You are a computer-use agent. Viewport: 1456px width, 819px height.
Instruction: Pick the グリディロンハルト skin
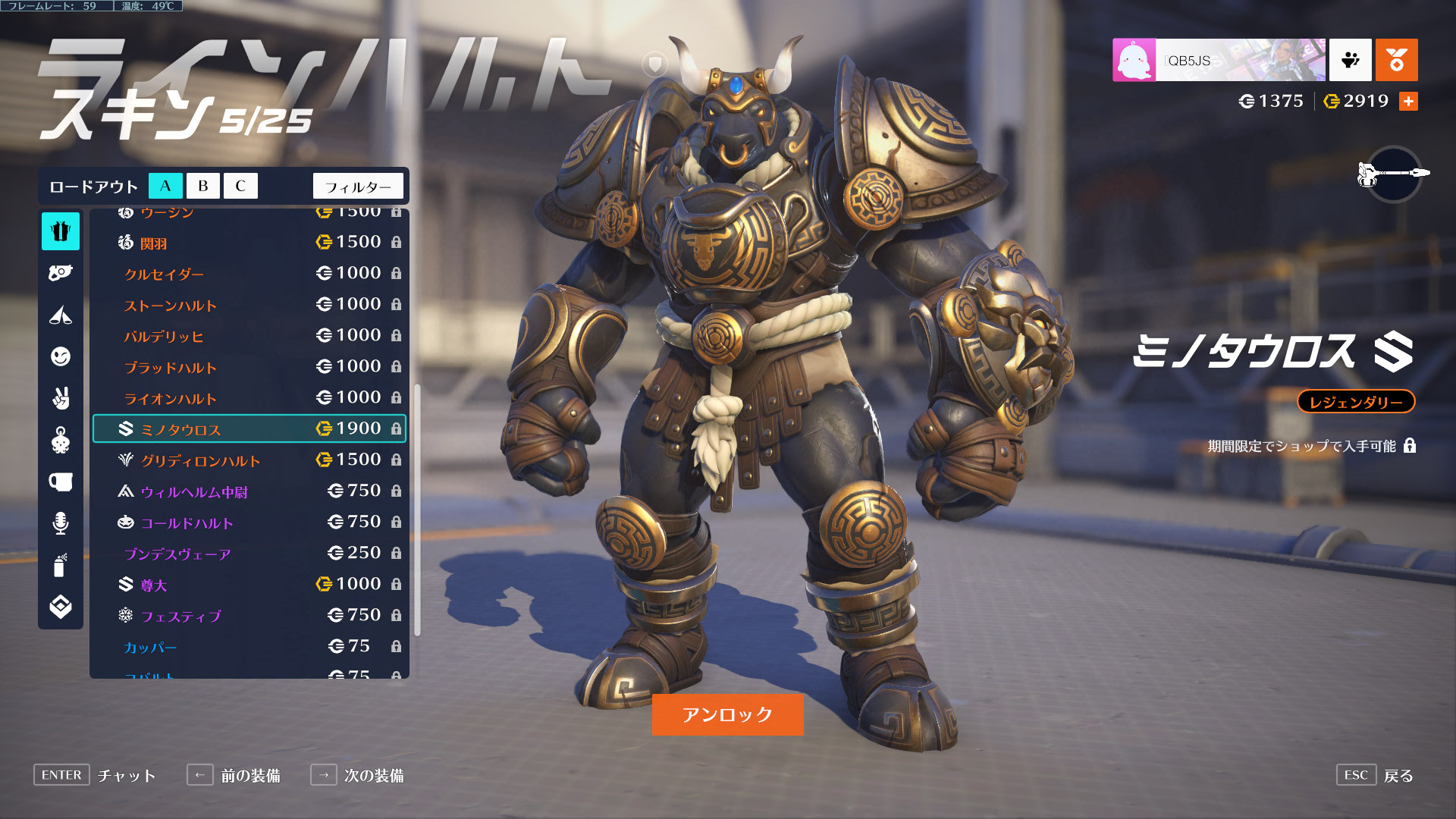tap(249, 460)
